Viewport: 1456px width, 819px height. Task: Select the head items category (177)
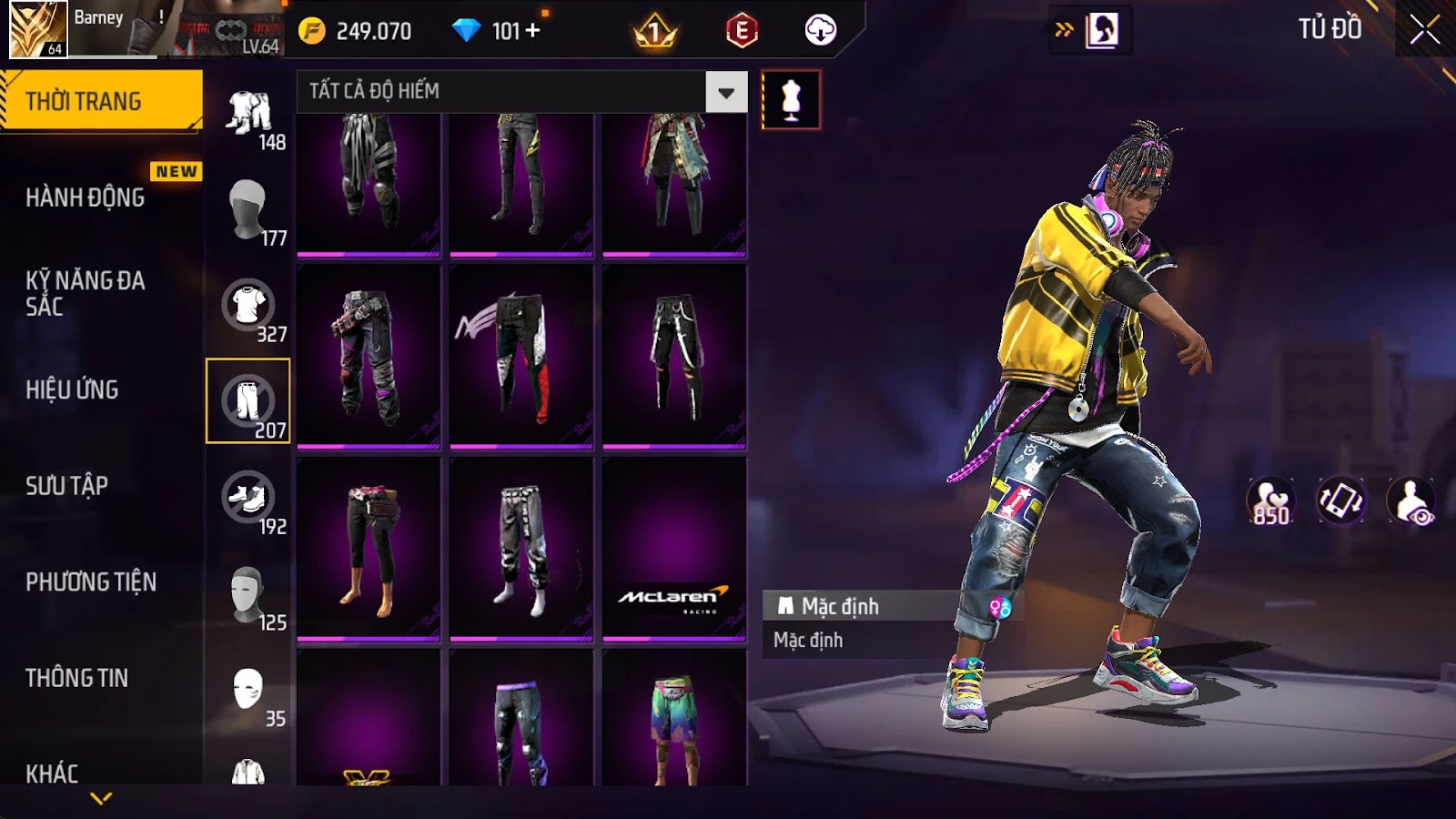pyautogui.click(x=248, y=209)
